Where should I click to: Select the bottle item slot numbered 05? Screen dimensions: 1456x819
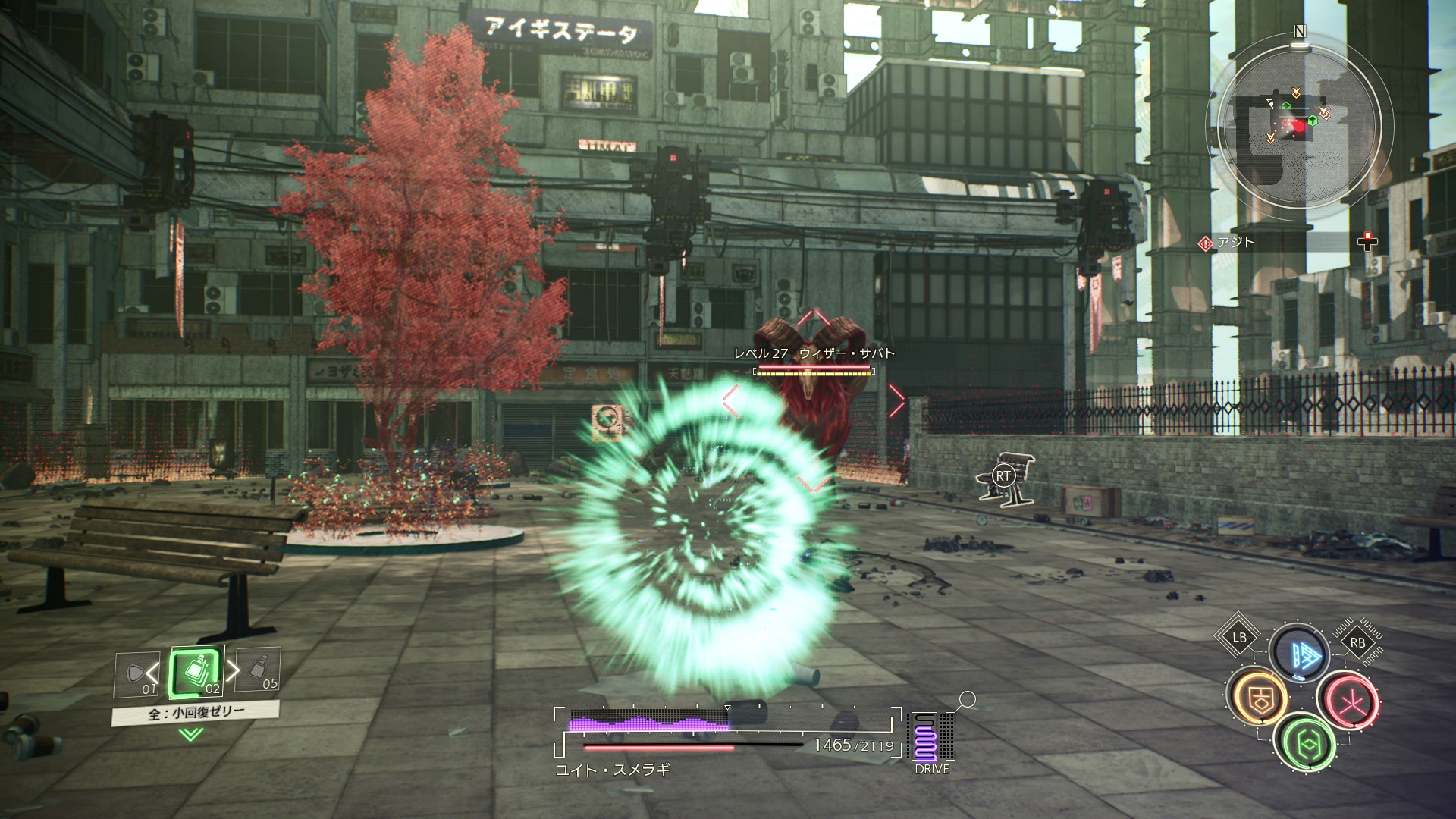[259, 670]
